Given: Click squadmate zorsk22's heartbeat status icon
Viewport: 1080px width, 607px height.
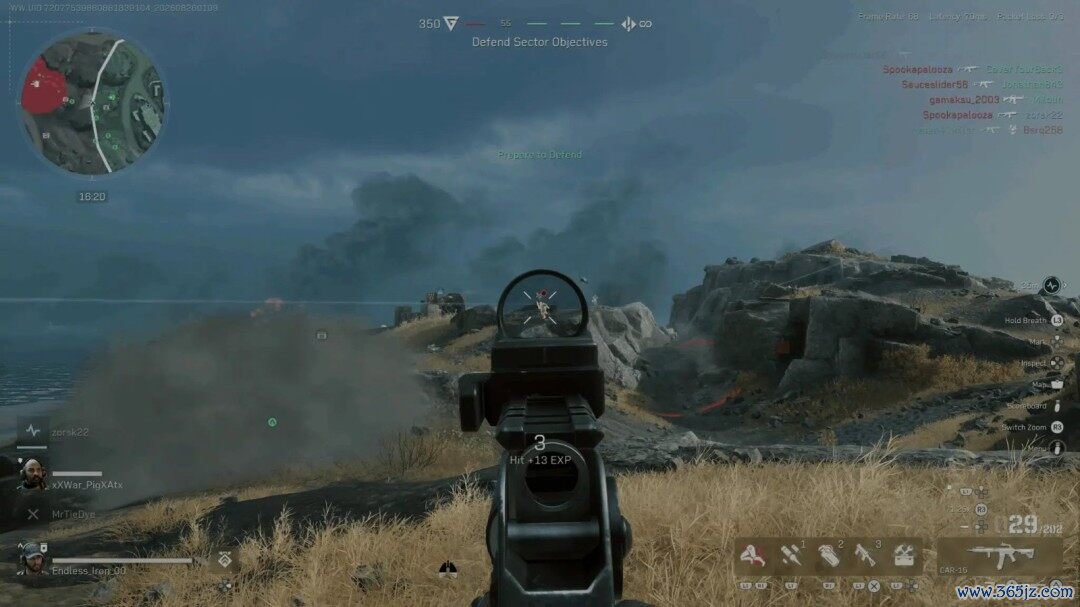Looking at the screenshot, I should pos(33,432).
